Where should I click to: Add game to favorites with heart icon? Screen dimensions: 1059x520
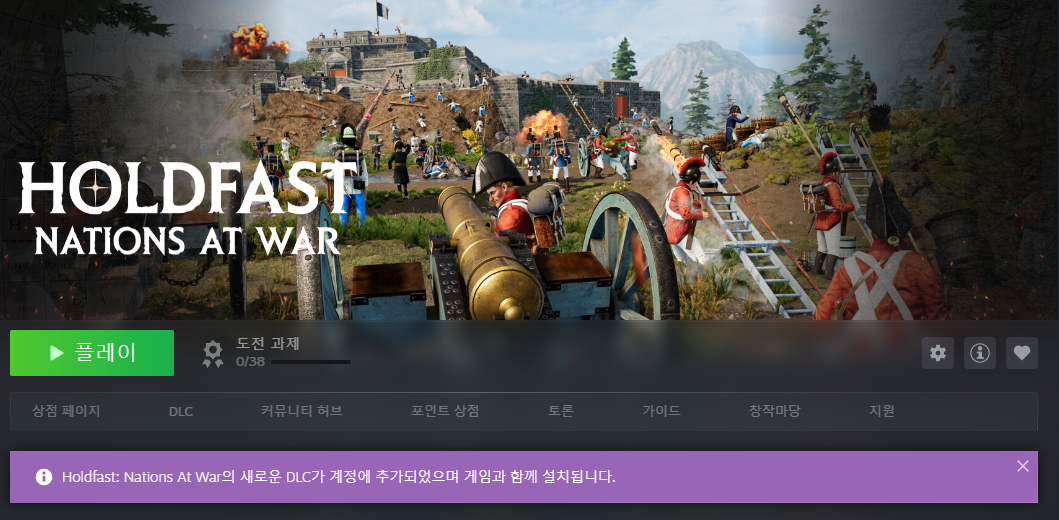(1021, 353)
